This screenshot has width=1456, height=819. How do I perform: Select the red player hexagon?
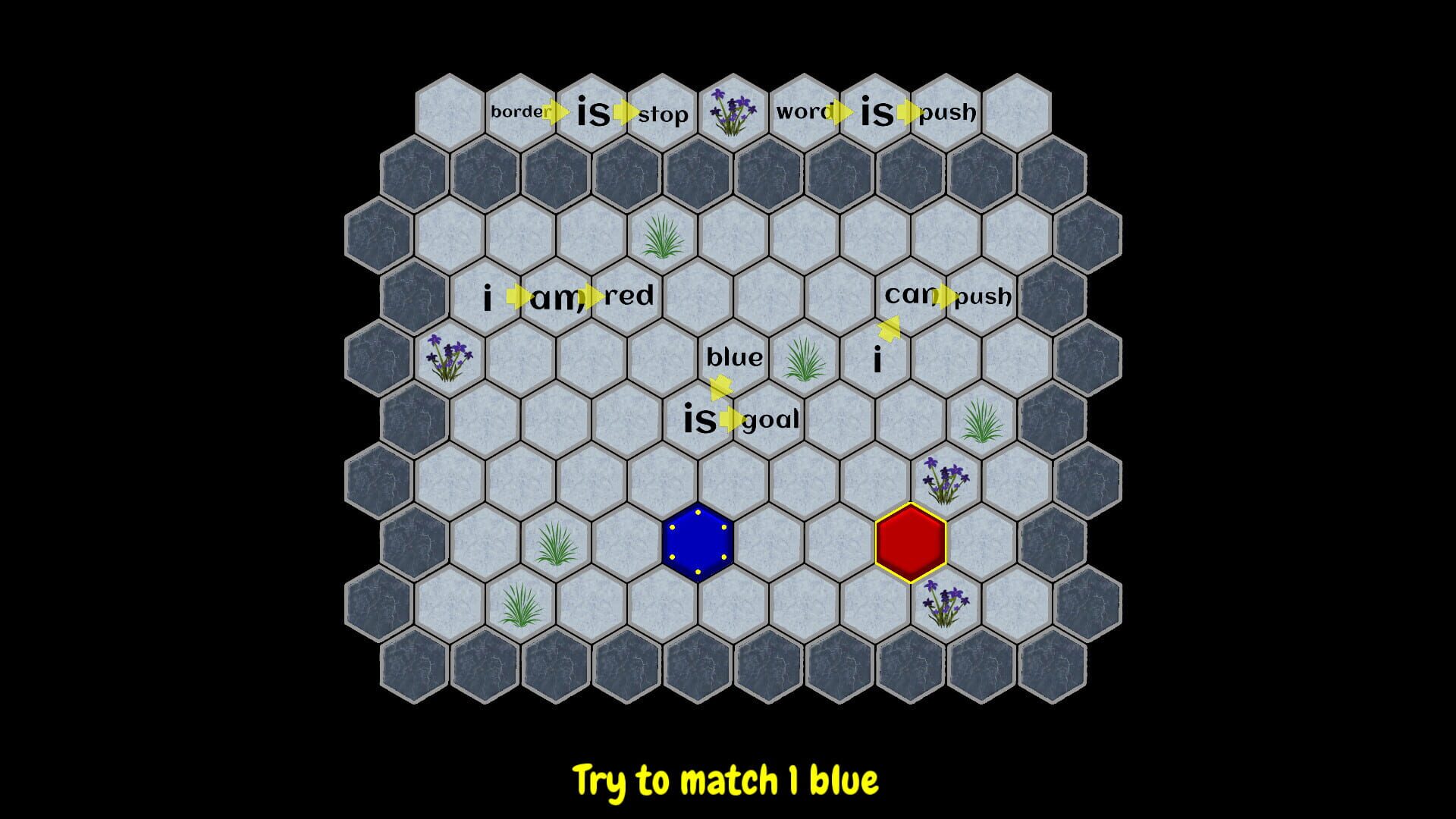911,541
